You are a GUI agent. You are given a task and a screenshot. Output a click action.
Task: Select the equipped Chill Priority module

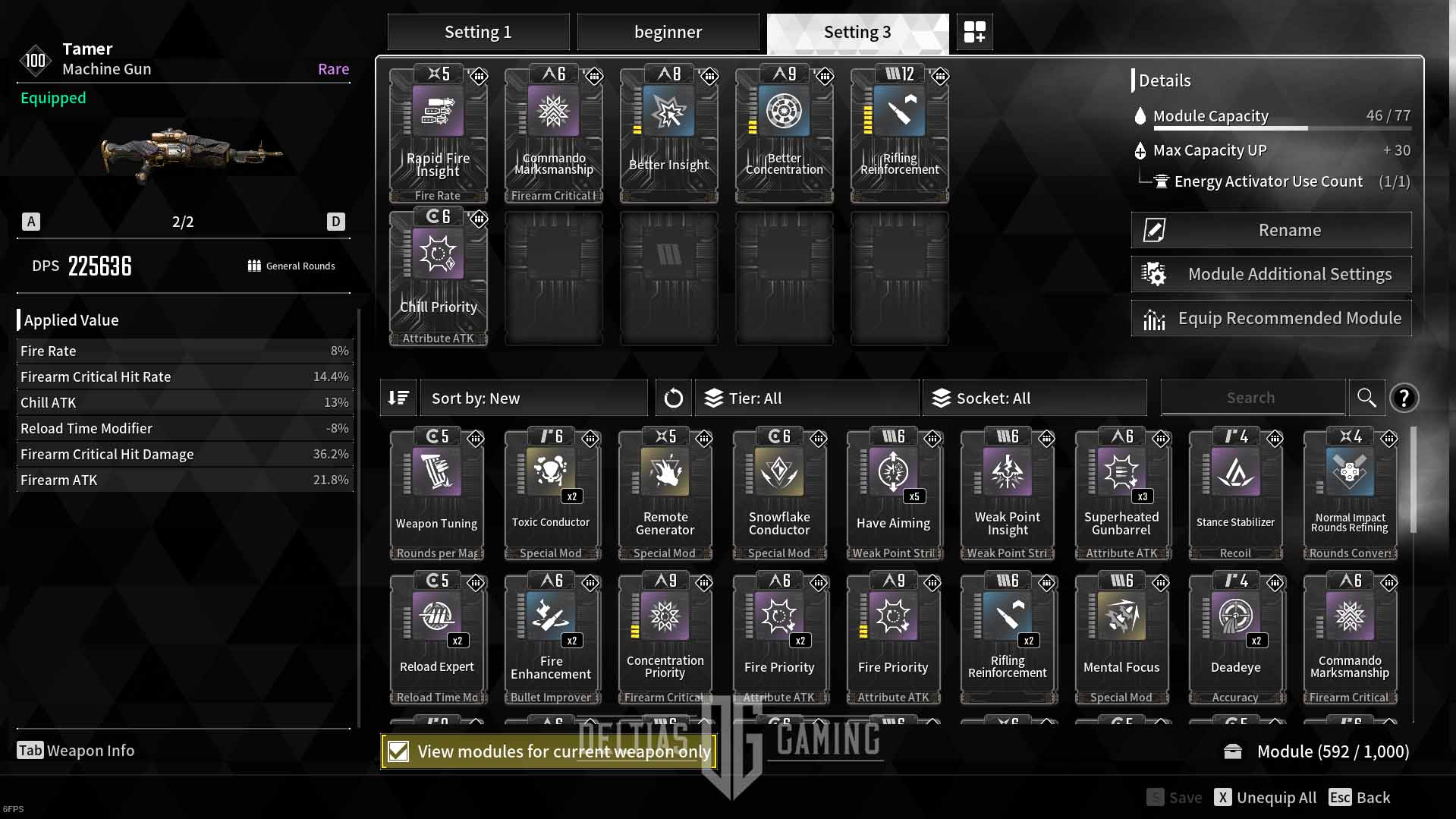438,278
